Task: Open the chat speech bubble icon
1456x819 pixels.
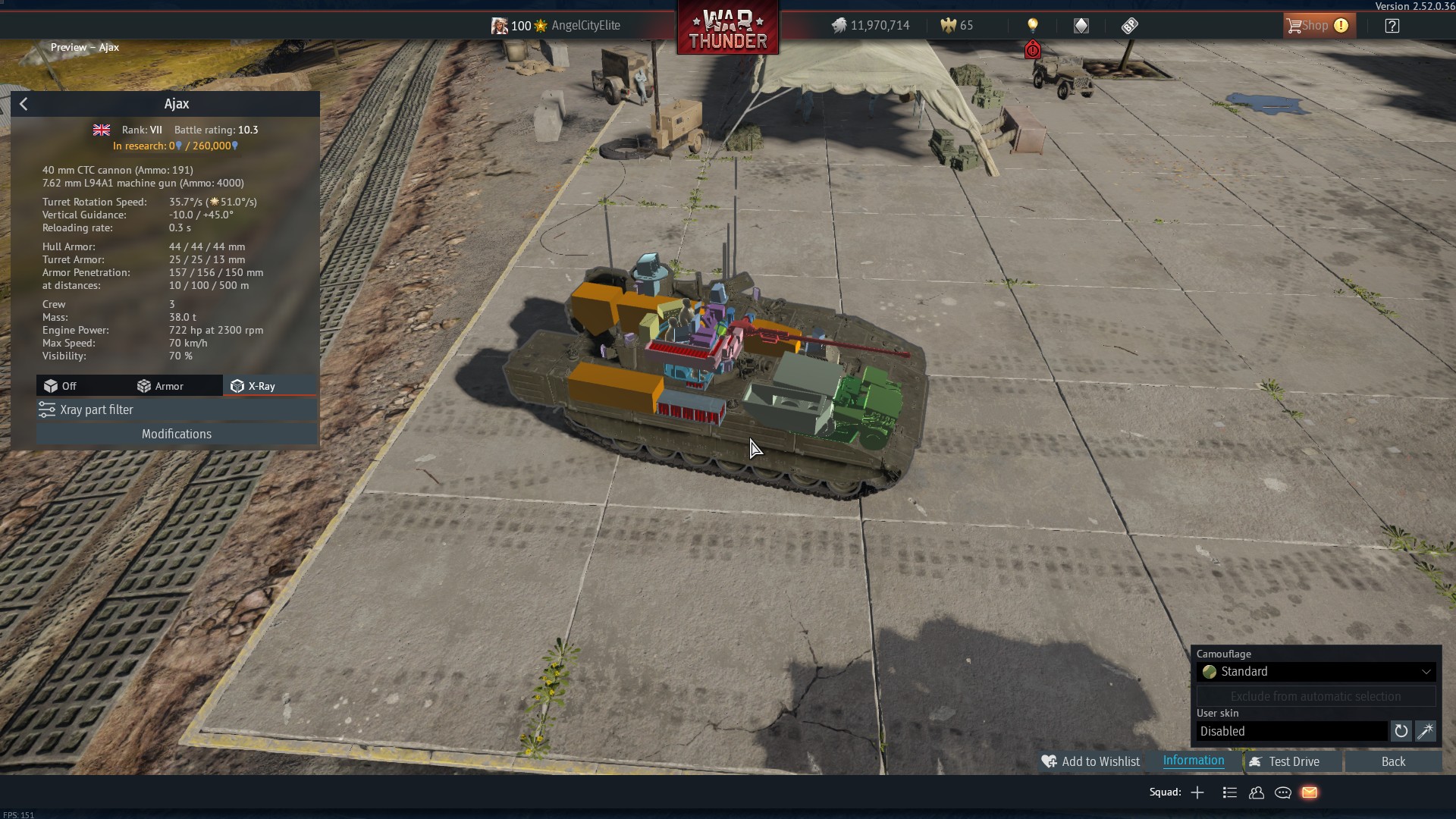Action: click(1283, 792)
